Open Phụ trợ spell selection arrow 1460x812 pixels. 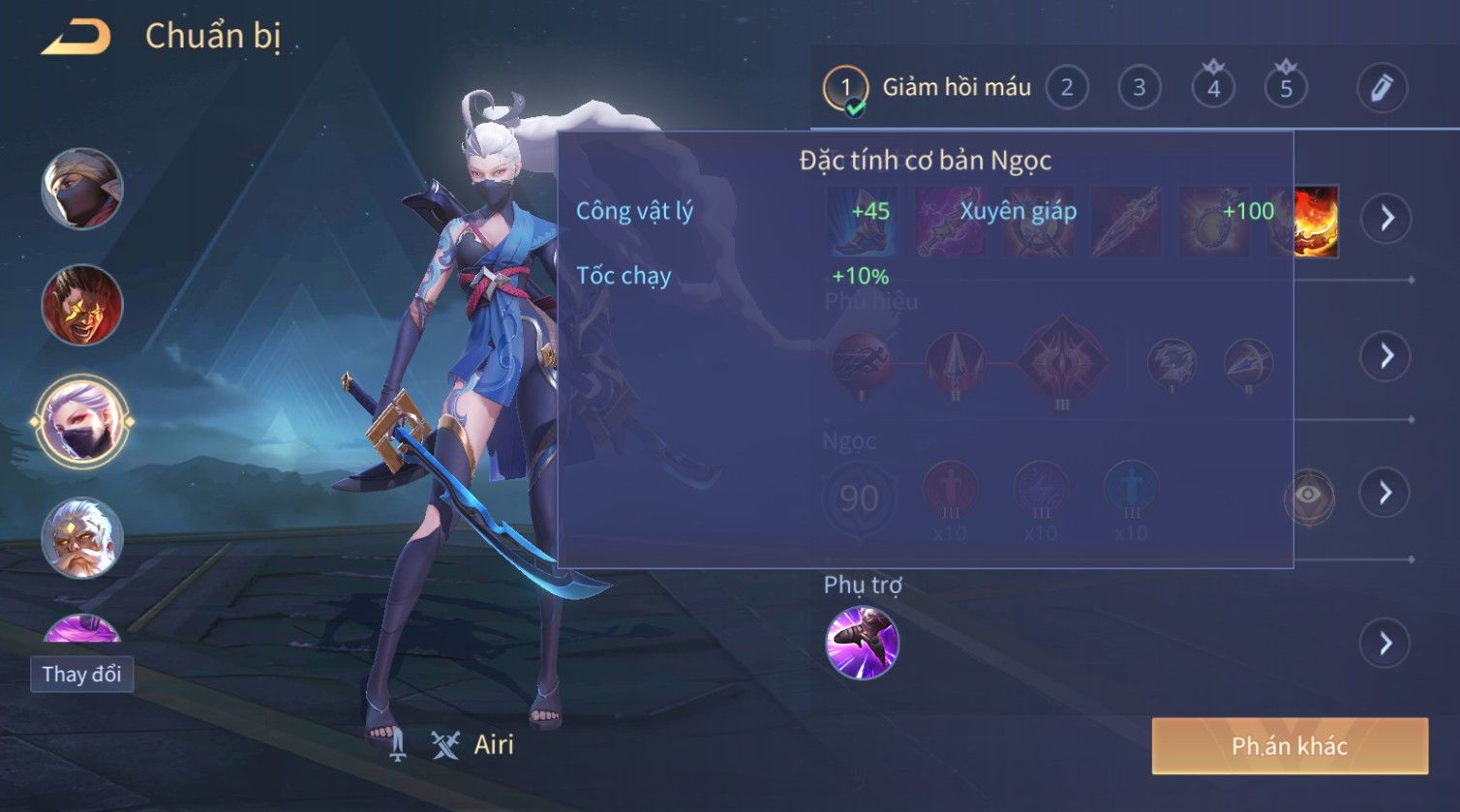[1386, 643]
